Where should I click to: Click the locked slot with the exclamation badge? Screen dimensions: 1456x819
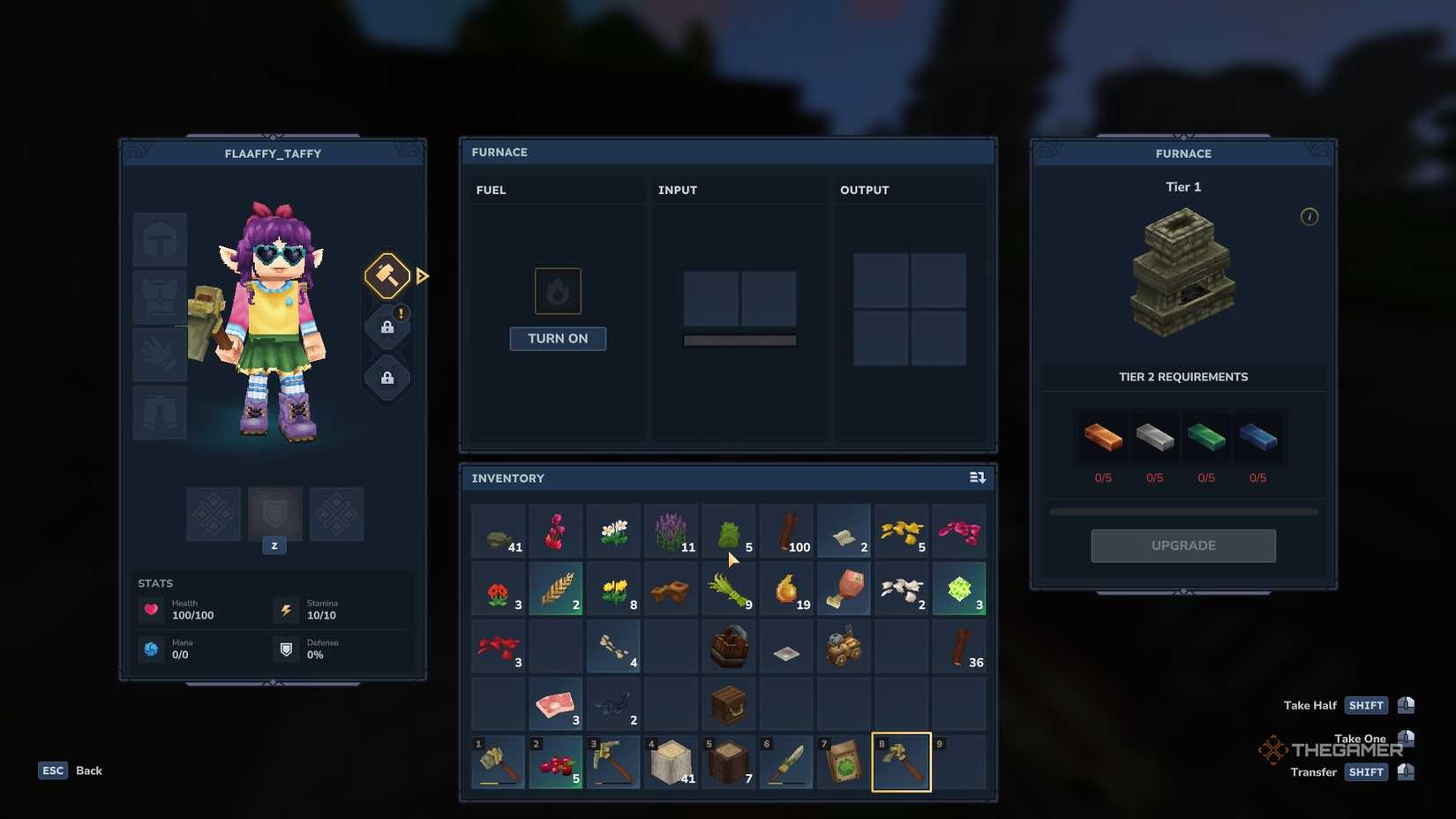tap(387, 327)
